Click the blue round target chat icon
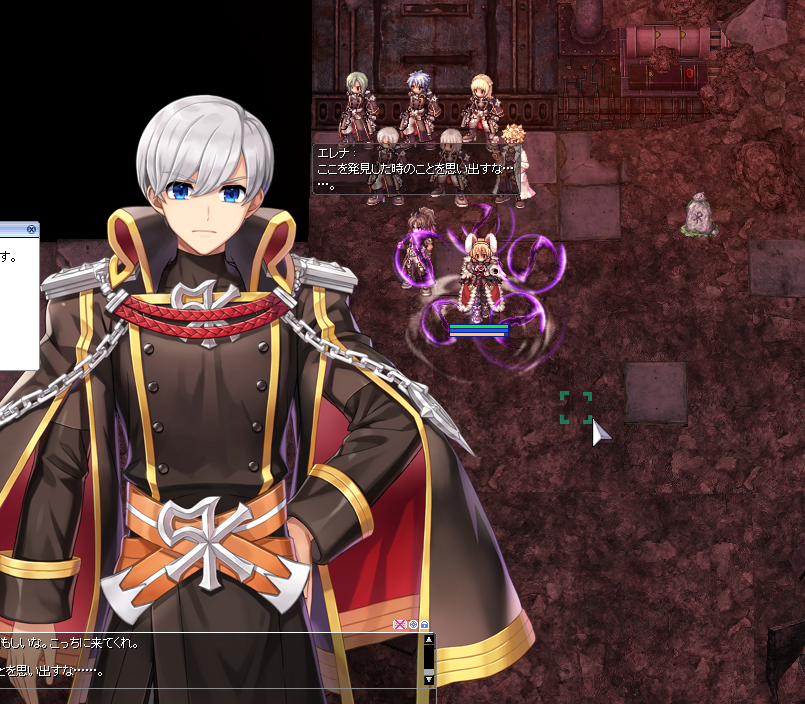The image size is (805, 704). click(413, 625)
